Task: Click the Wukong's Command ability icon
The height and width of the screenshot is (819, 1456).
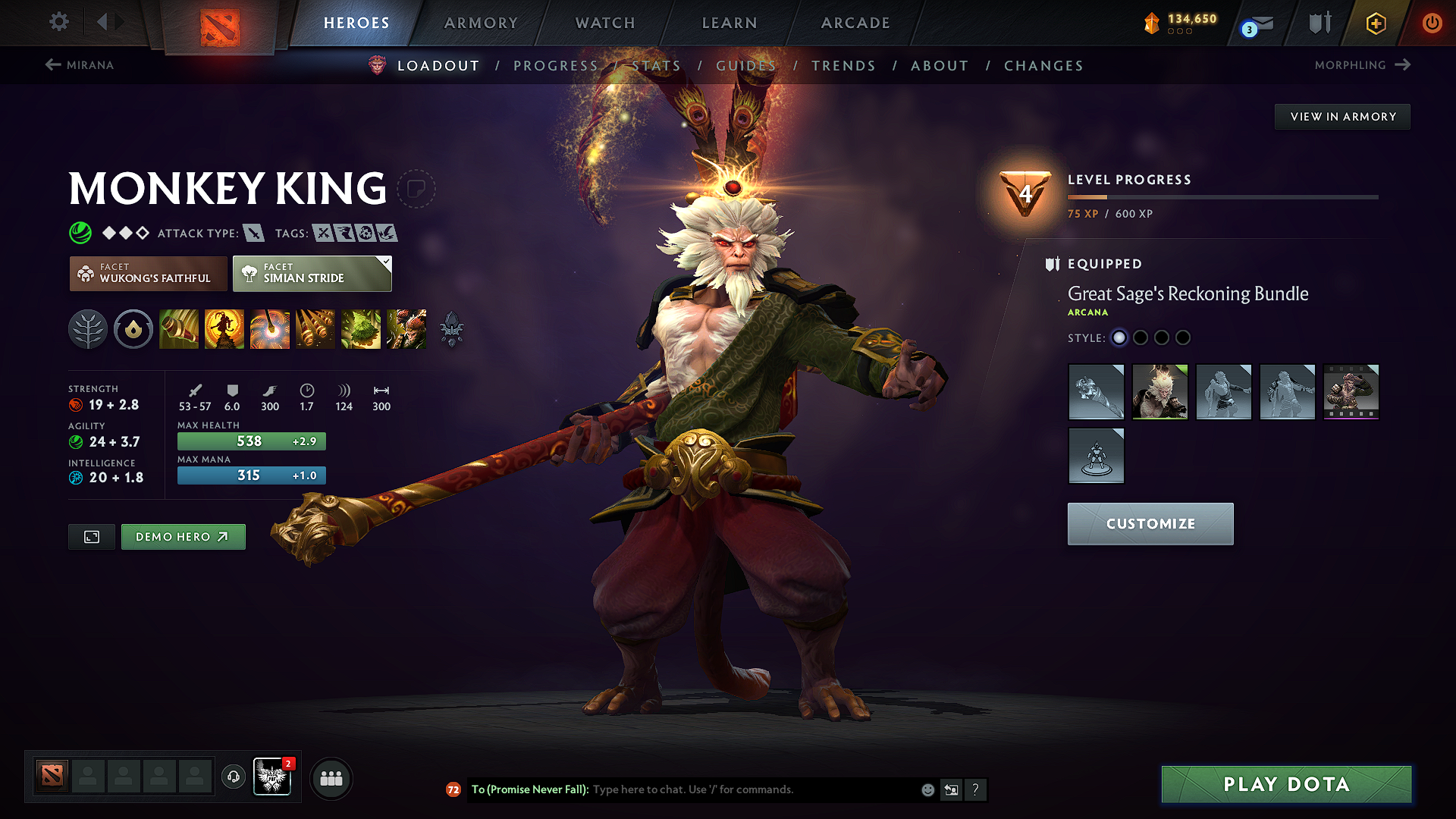Action: 406,329
